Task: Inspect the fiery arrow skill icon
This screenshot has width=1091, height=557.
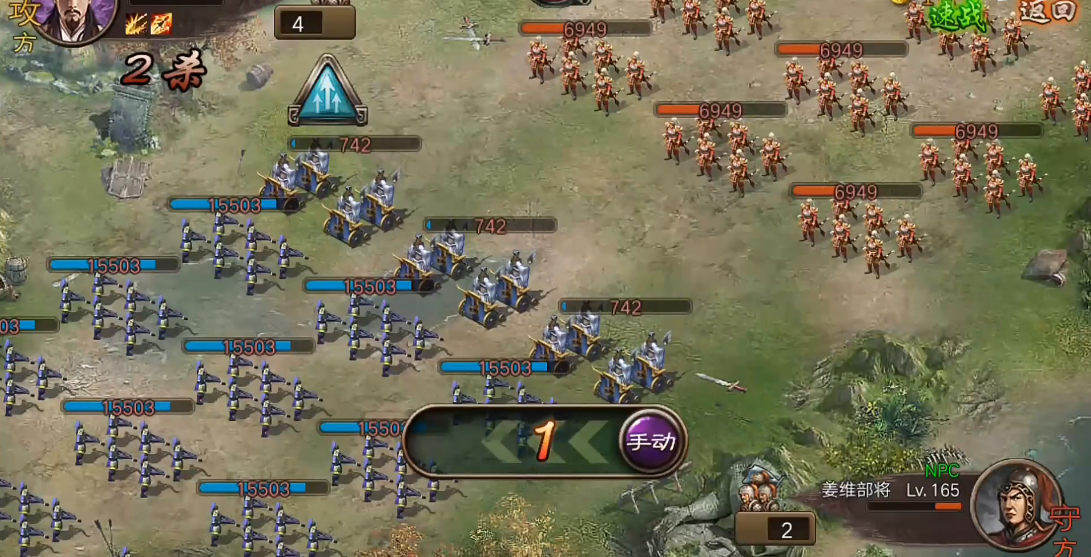Action: pos(161,24)
